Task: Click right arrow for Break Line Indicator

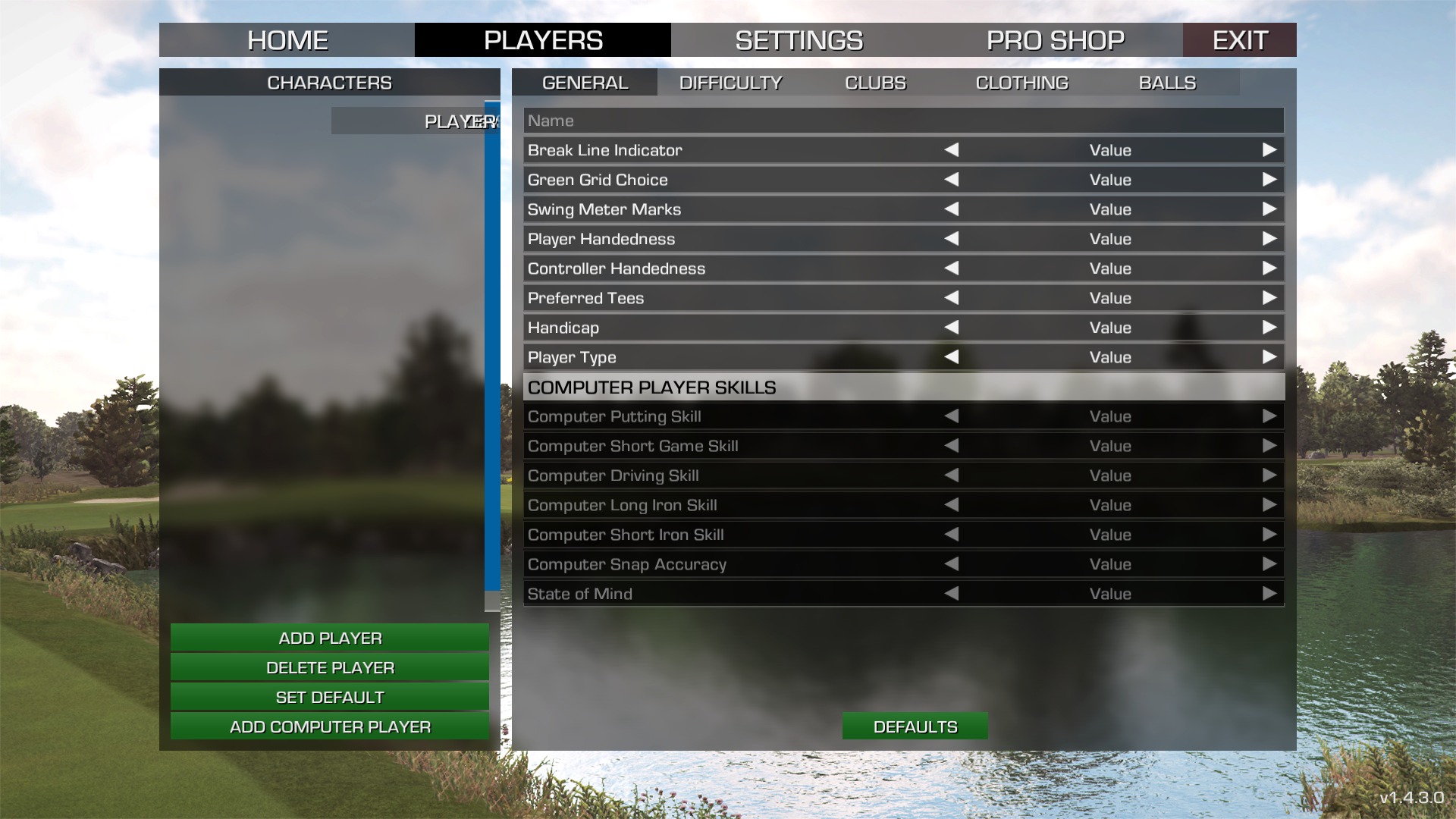Action: pos(1269,150)
